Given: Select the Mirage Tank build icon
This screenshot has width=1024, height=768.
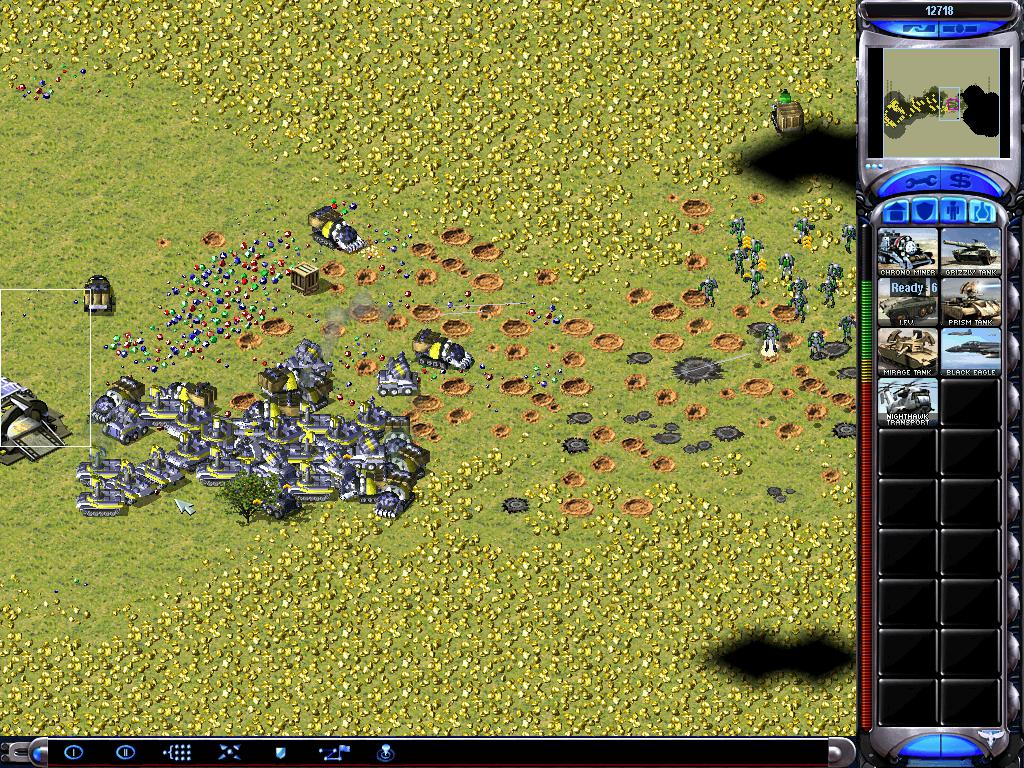Looking at the screenshot, I should coord(908,352).
